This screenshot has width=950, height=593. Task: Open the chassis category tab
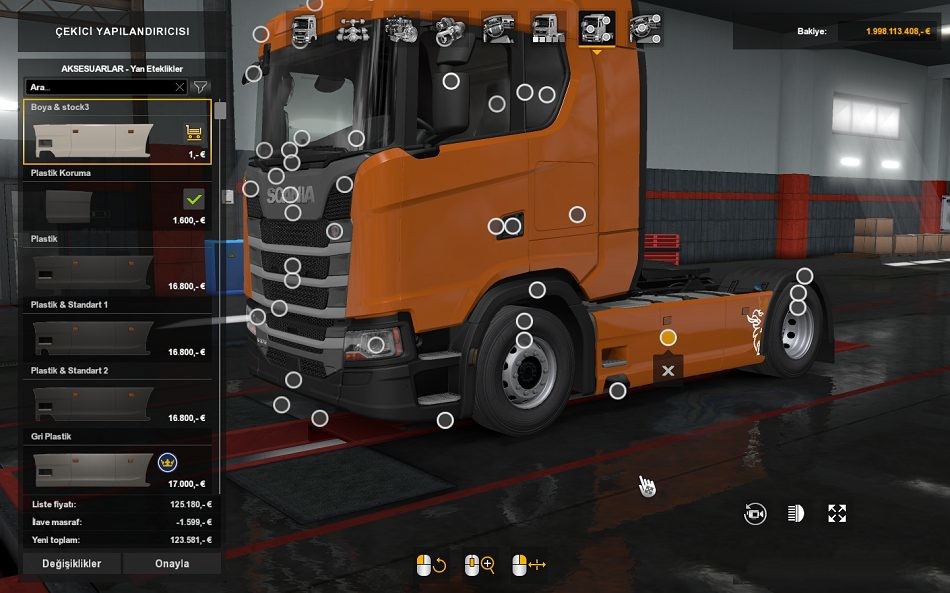pyautogui.click(x=353, y=28)
